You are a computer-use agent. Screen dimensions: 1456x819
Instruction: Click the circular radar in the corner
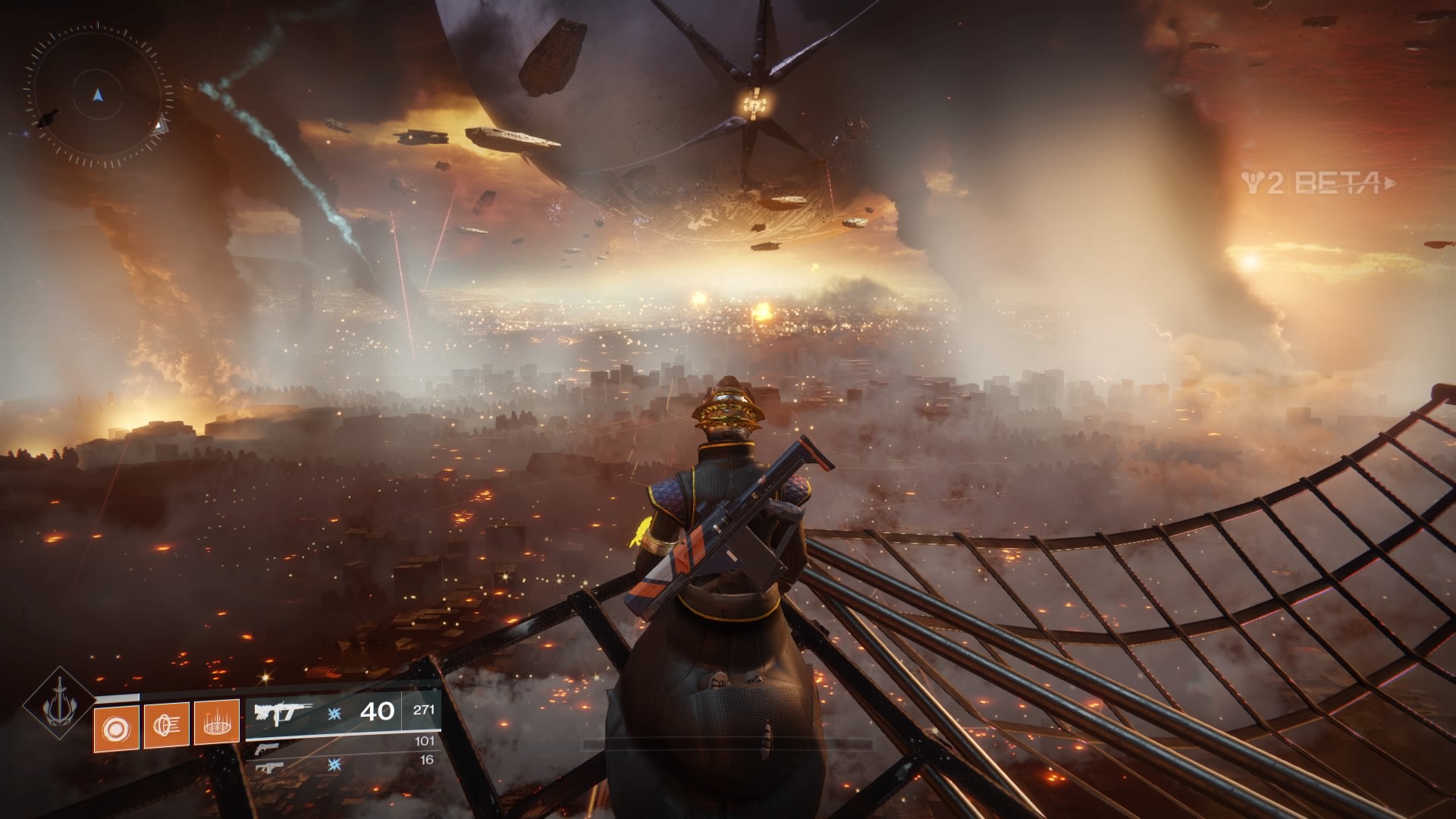[99, 96]
